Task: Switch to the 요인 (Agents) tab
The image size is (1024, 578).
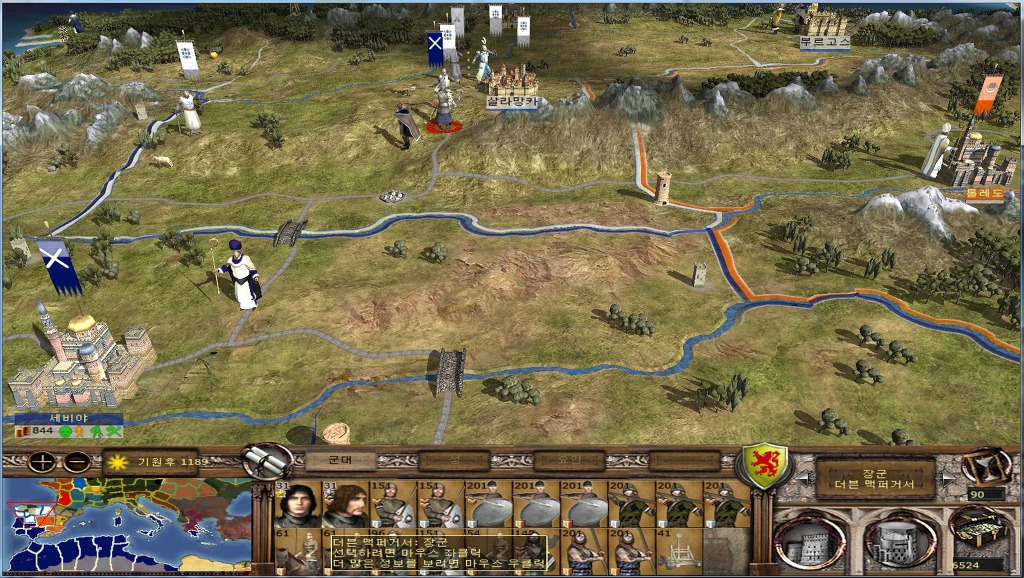Action: [x=569, y=461]
